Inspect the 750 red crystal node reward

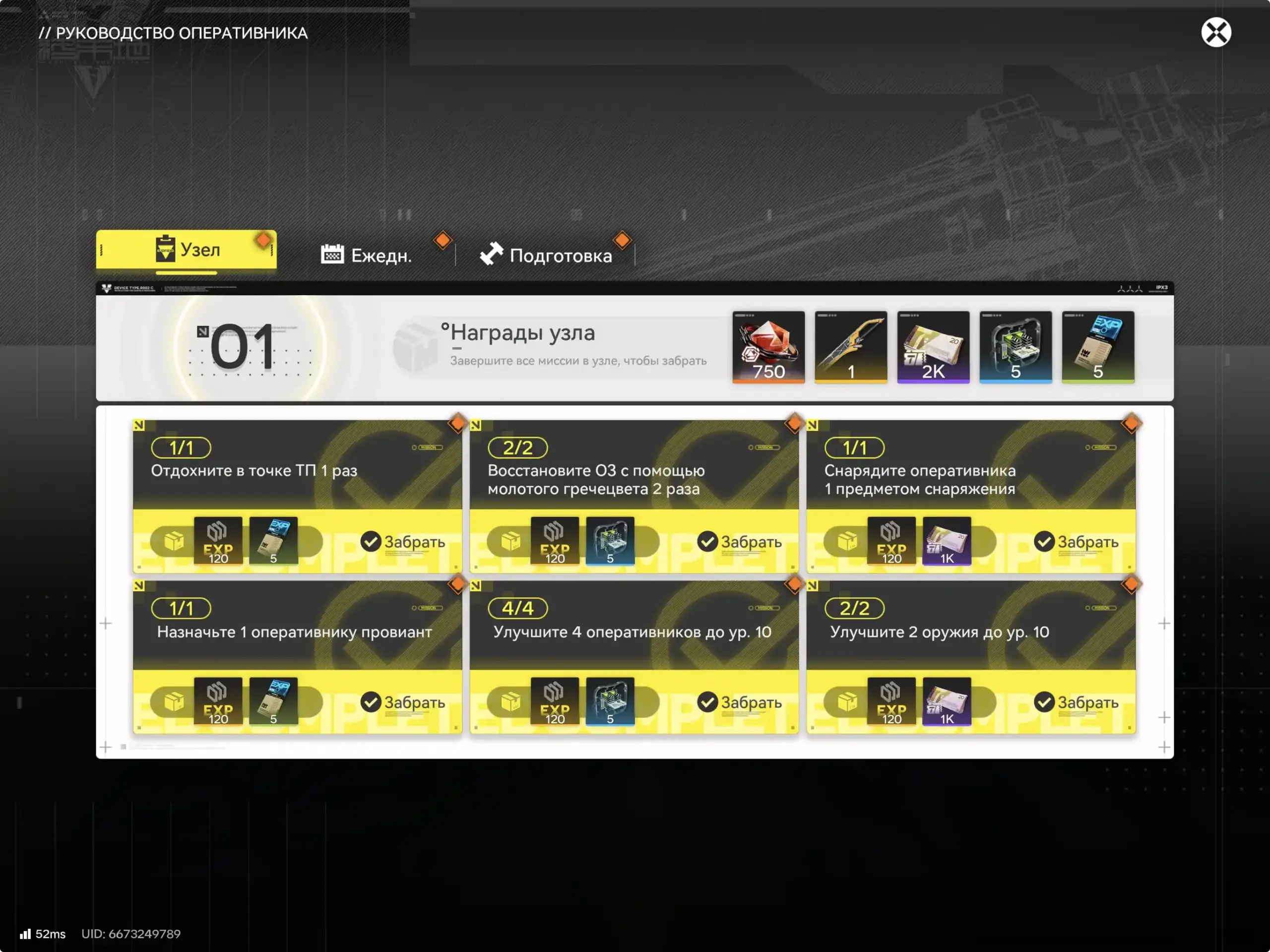coord(768,347)
